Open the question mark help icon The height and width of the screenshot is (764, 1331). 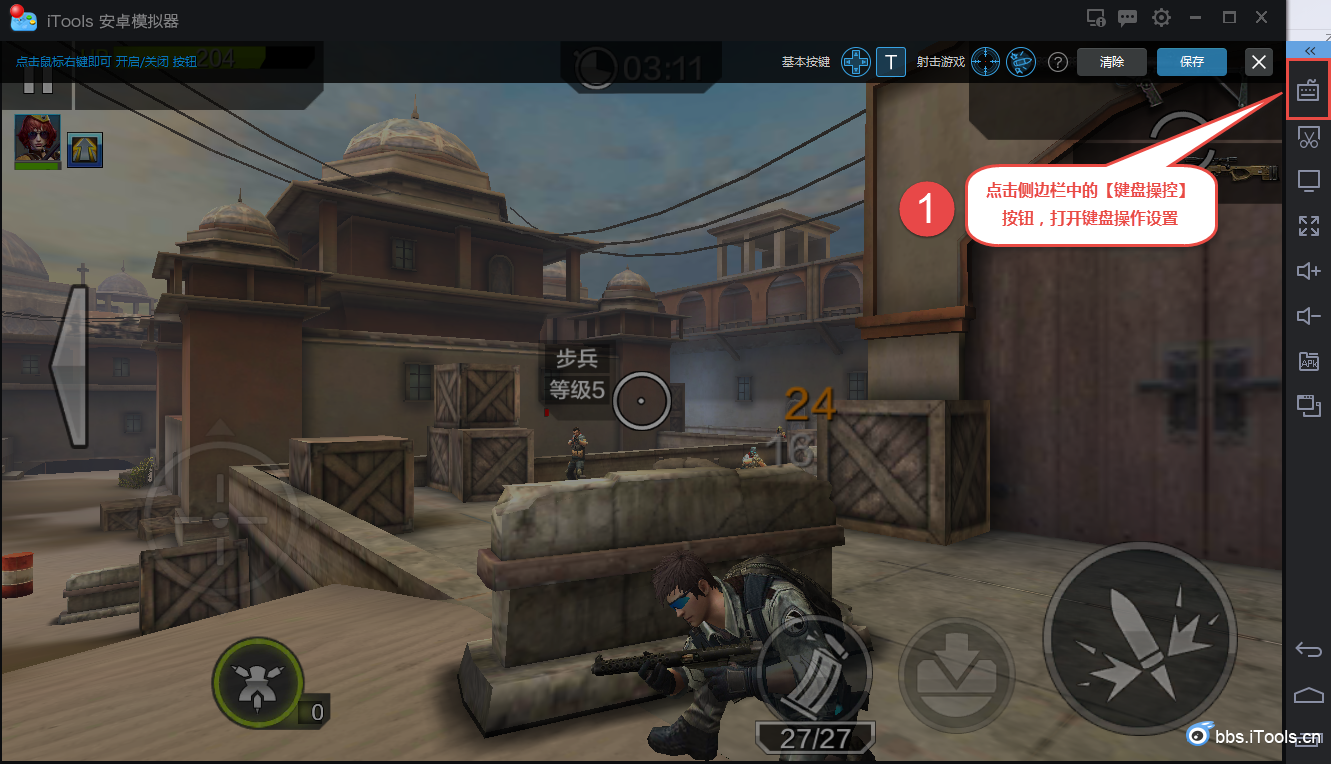(1057, 62)
